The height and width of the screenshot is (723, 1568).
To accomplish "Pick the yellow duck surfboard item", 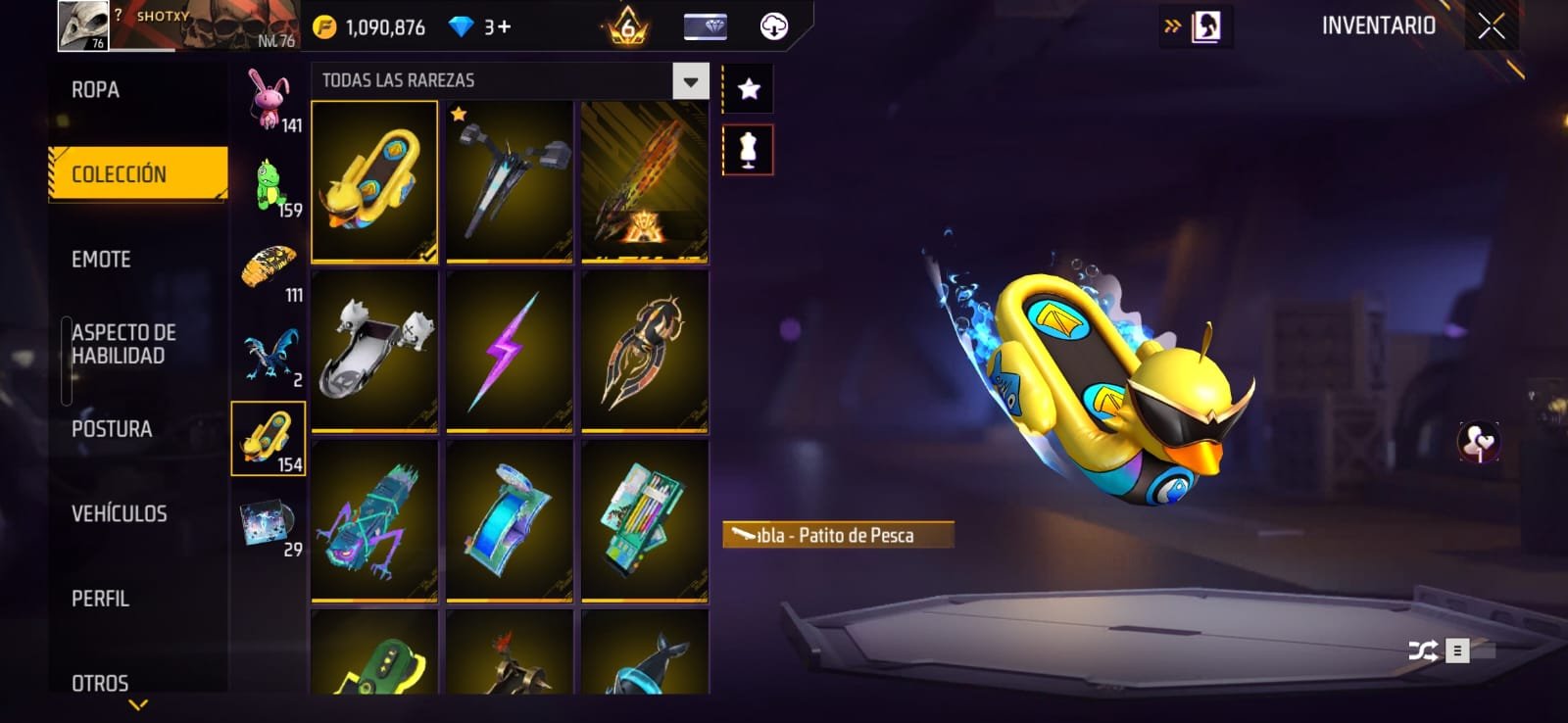I will pyautogui.click(x=374, y=181).
